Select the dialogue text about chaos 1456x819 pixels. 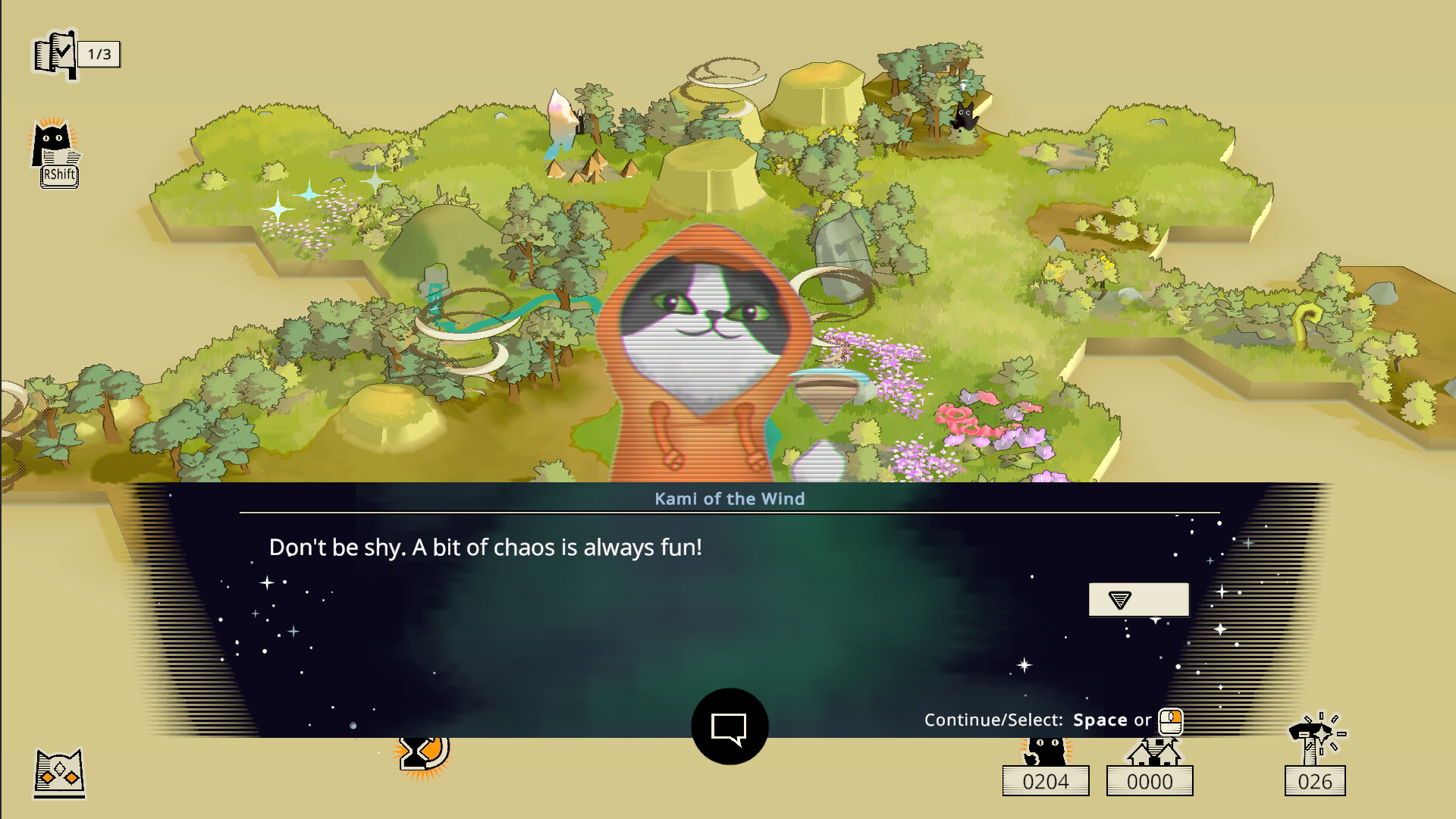click(x=486, y=547)
